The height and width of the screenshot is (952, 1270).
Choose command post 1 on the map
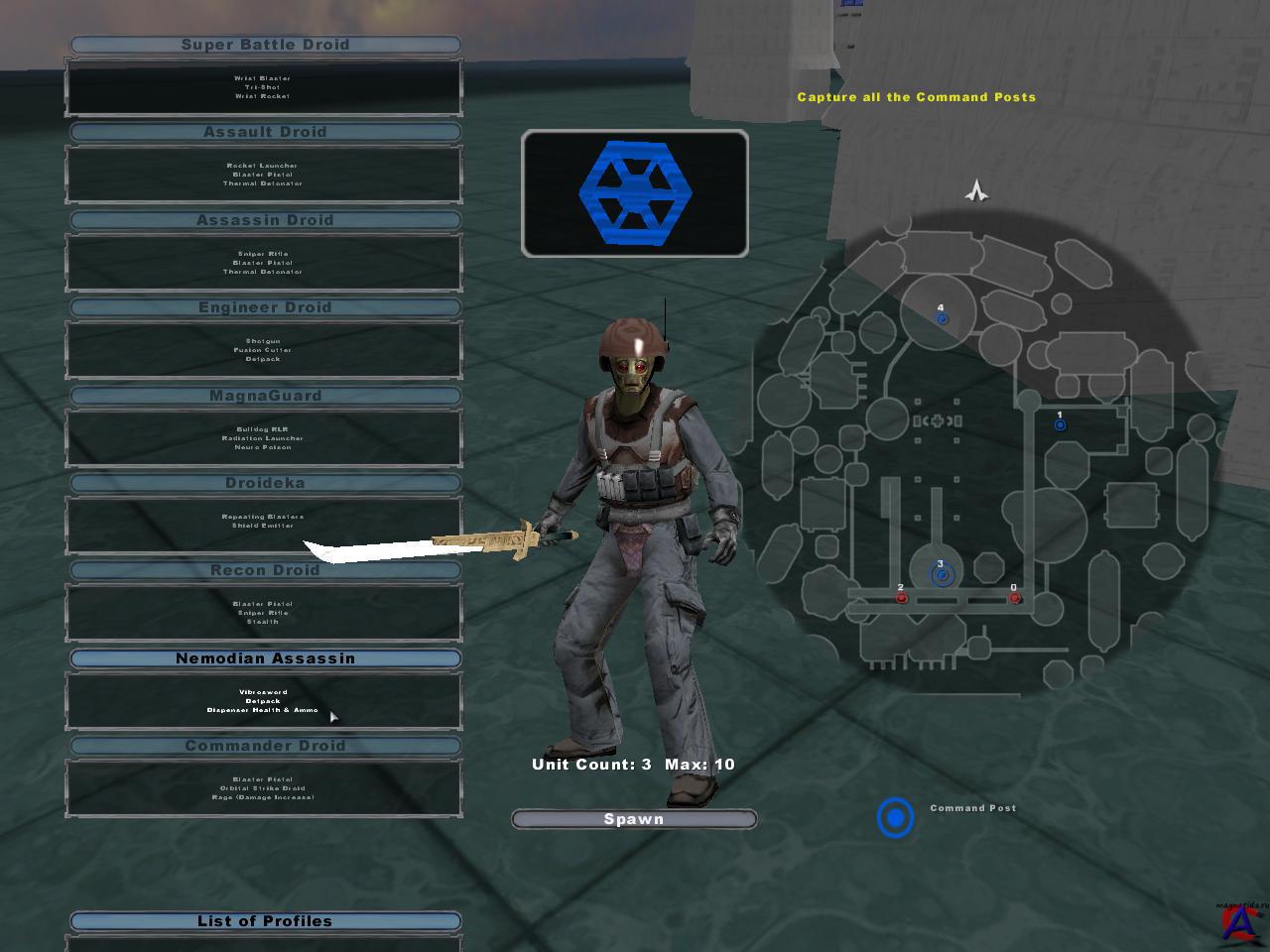(x=1060, y=424)
